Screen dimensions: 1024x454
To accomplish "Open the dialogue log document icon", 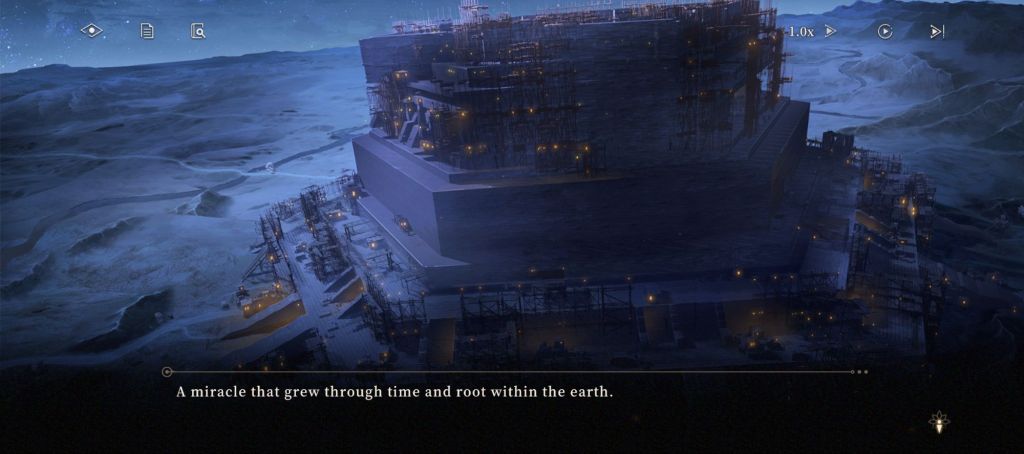I will pos(147,31).
